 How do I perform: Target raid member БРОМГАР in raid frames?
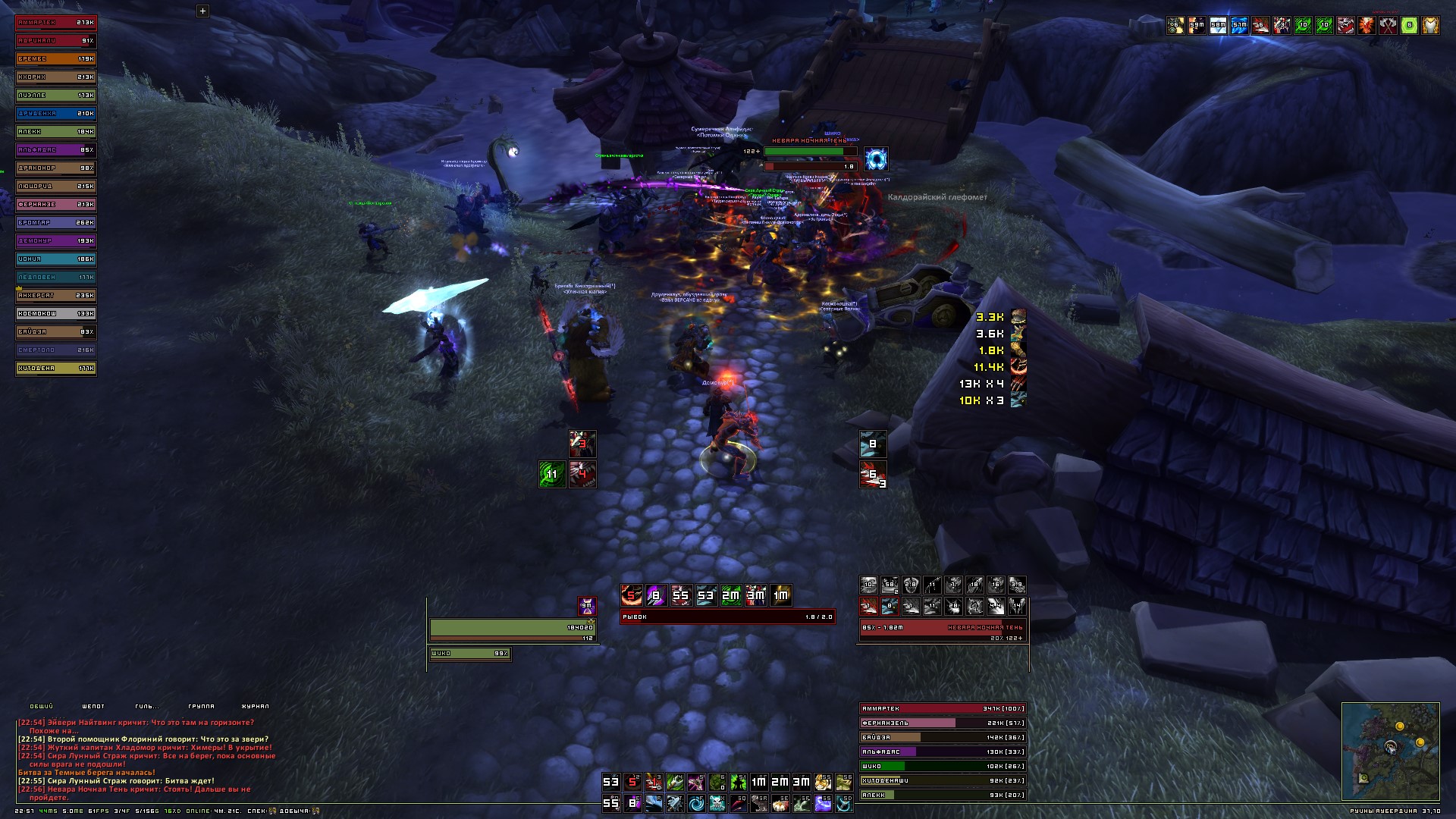[x=56, y=223]
